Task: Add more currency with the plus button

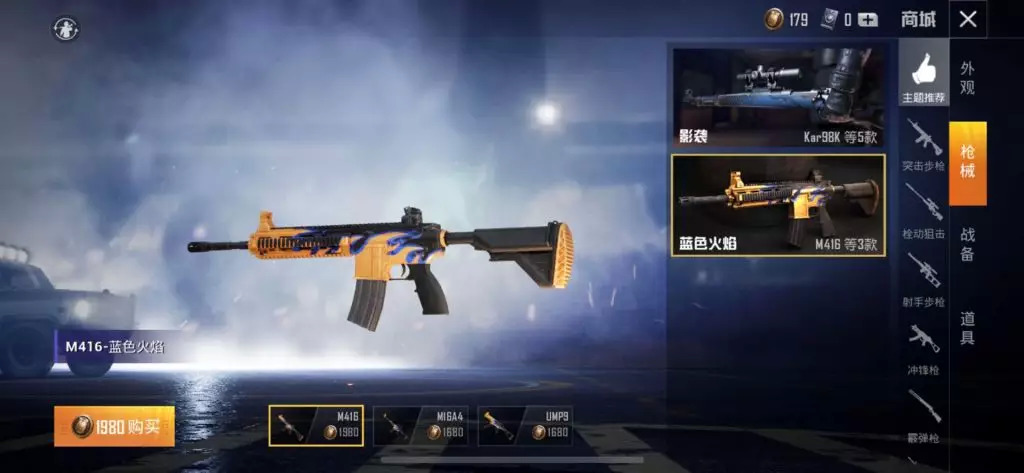Action: tap(867, 19)
